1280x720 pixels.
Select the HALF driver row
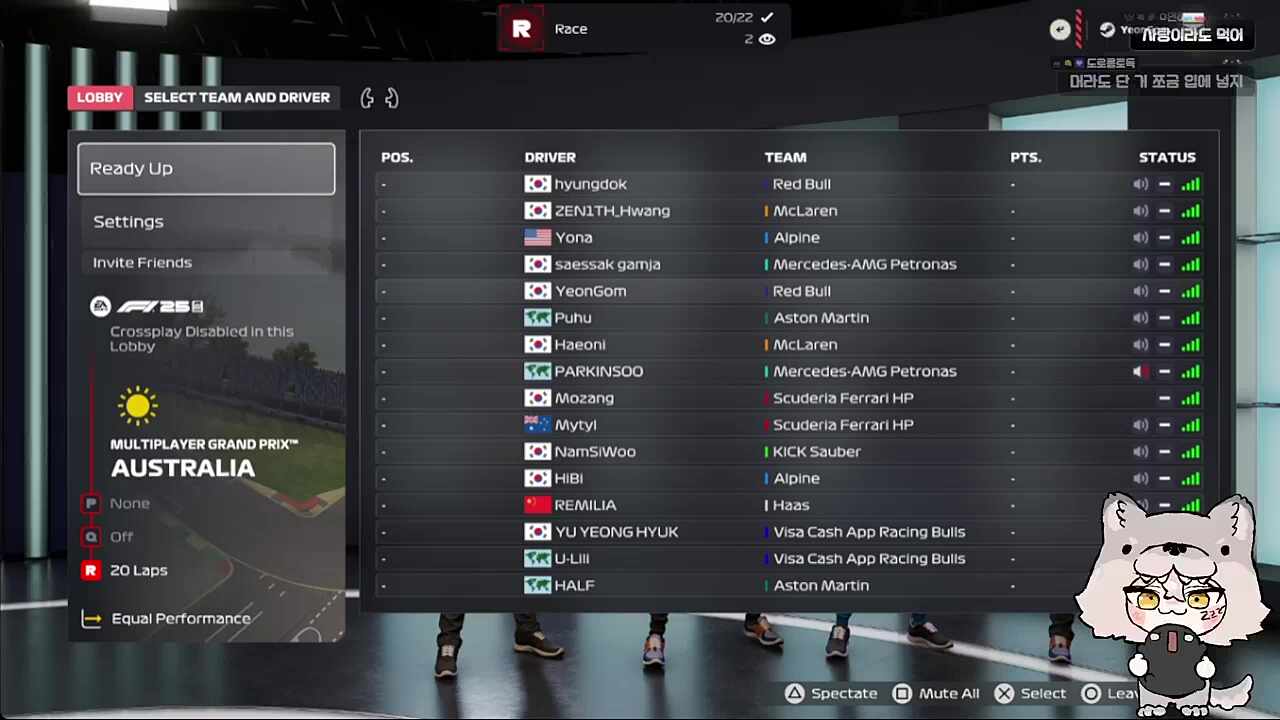[x=574, y=586]
